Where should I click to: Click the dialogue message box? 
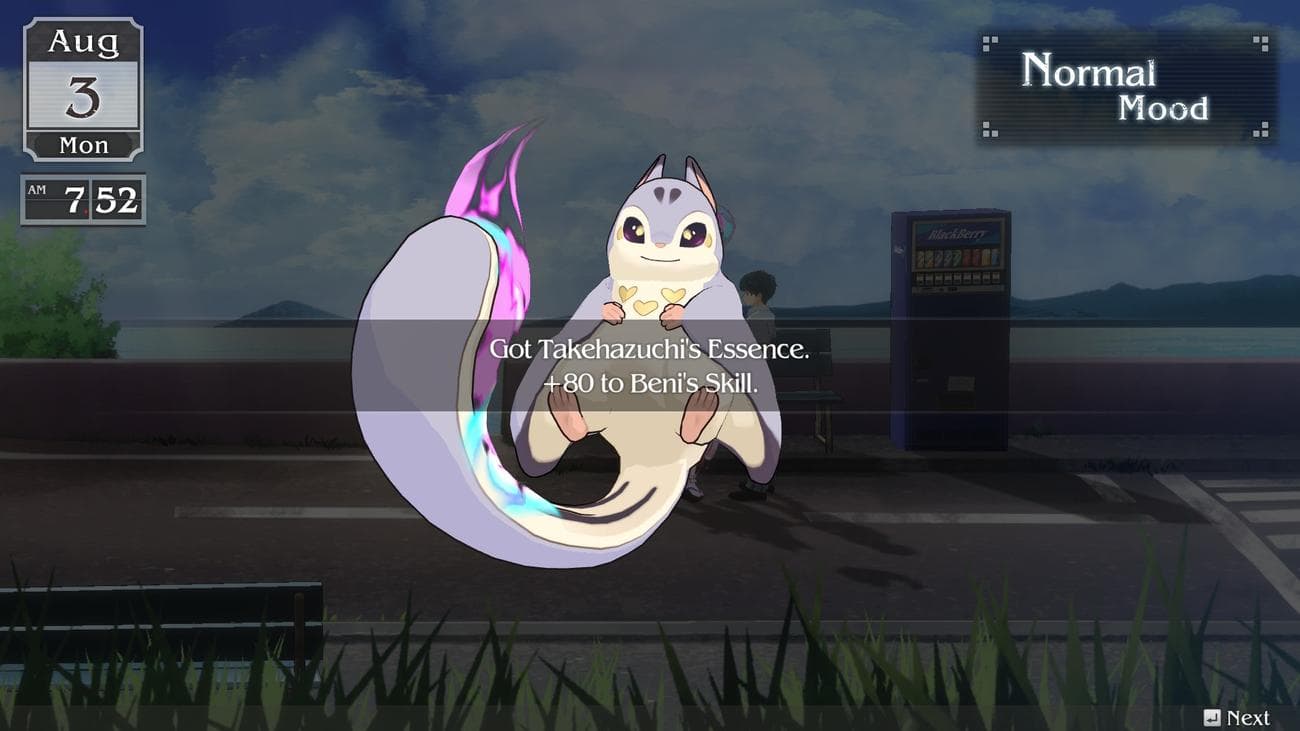coord(650,365)
